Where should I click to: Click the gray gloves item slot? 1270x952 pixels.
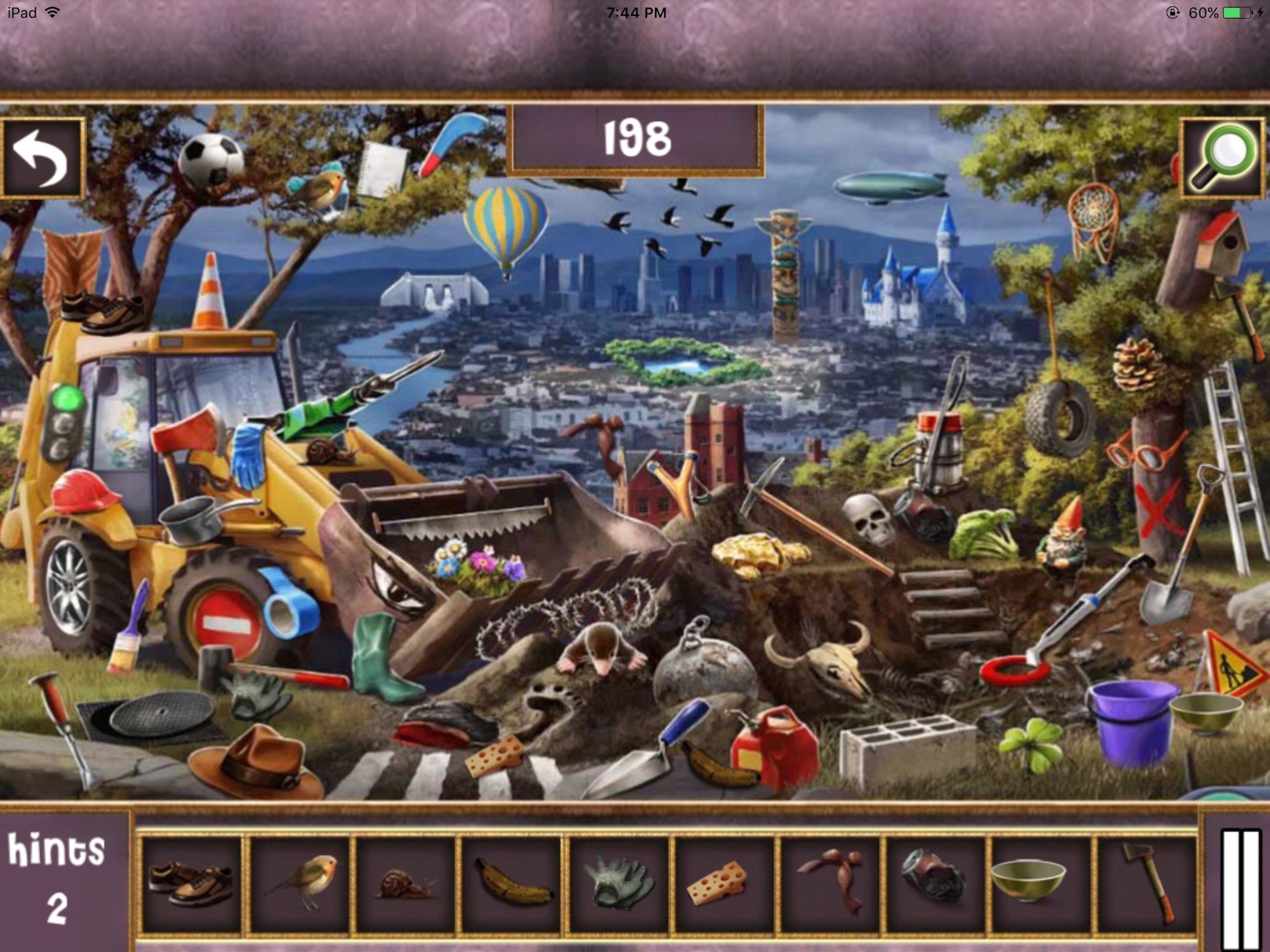[618, 885]
